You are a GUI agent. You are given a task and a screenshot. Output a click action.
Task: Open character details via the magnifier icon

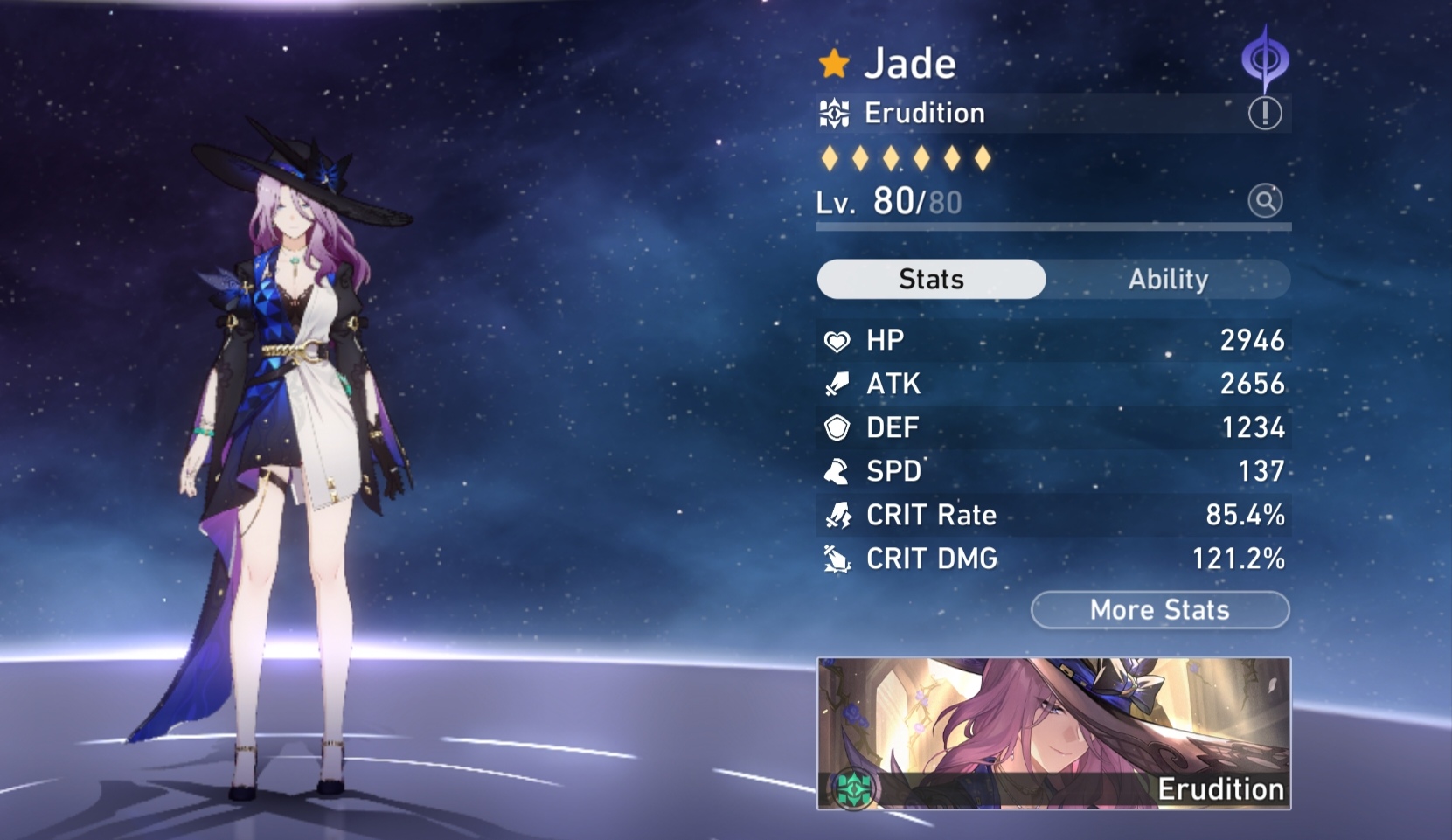[1264, 201]
